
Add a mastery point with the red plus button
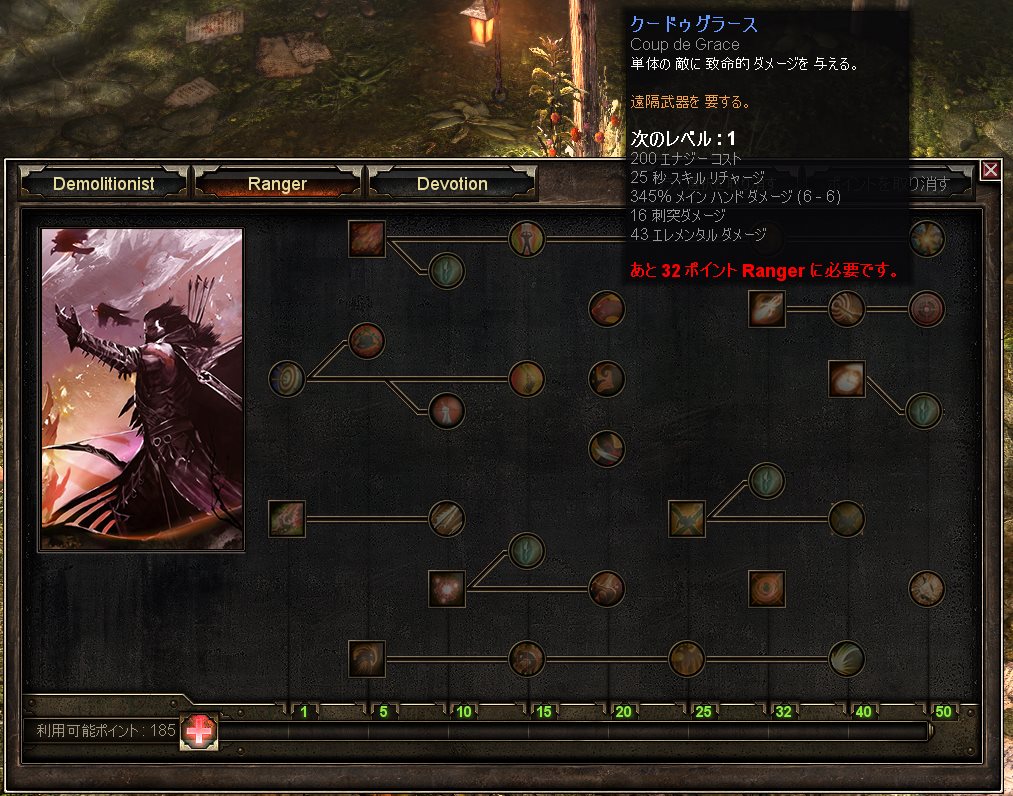coord(200,731)
